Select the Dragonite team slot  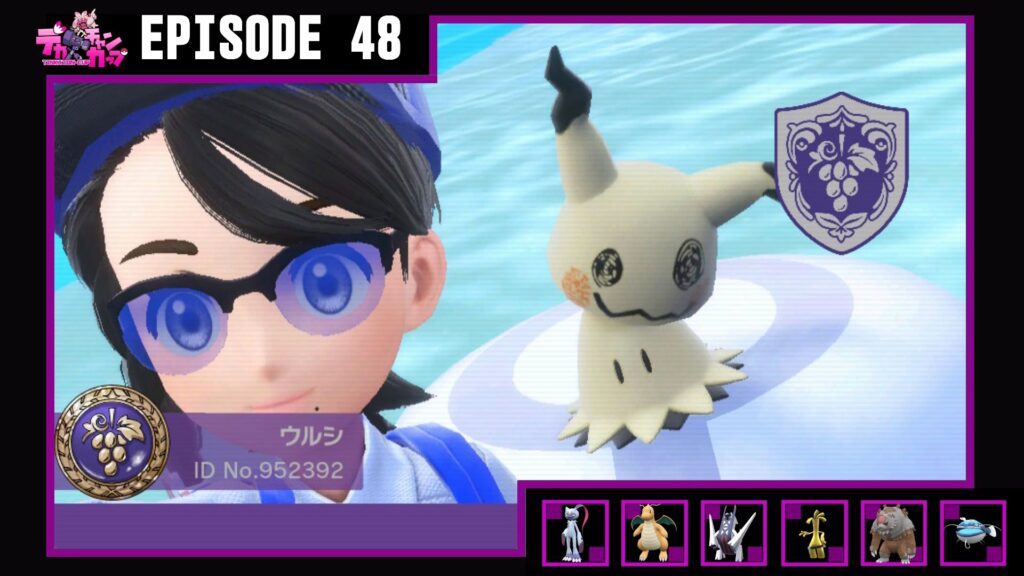coord(654,533)
